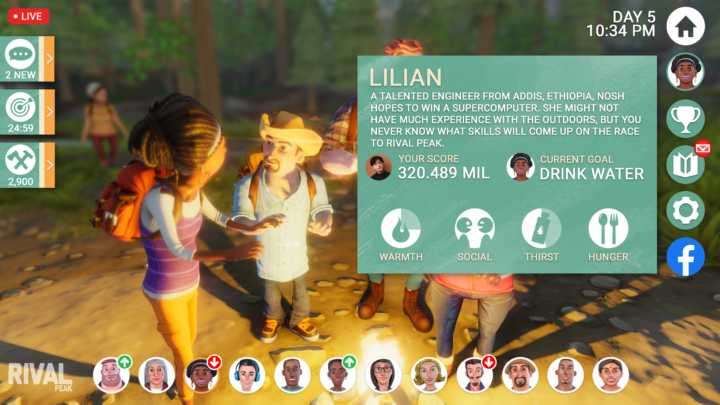
Task: Open the chat messages panel showing 2 new
Action: coord(22,59)
